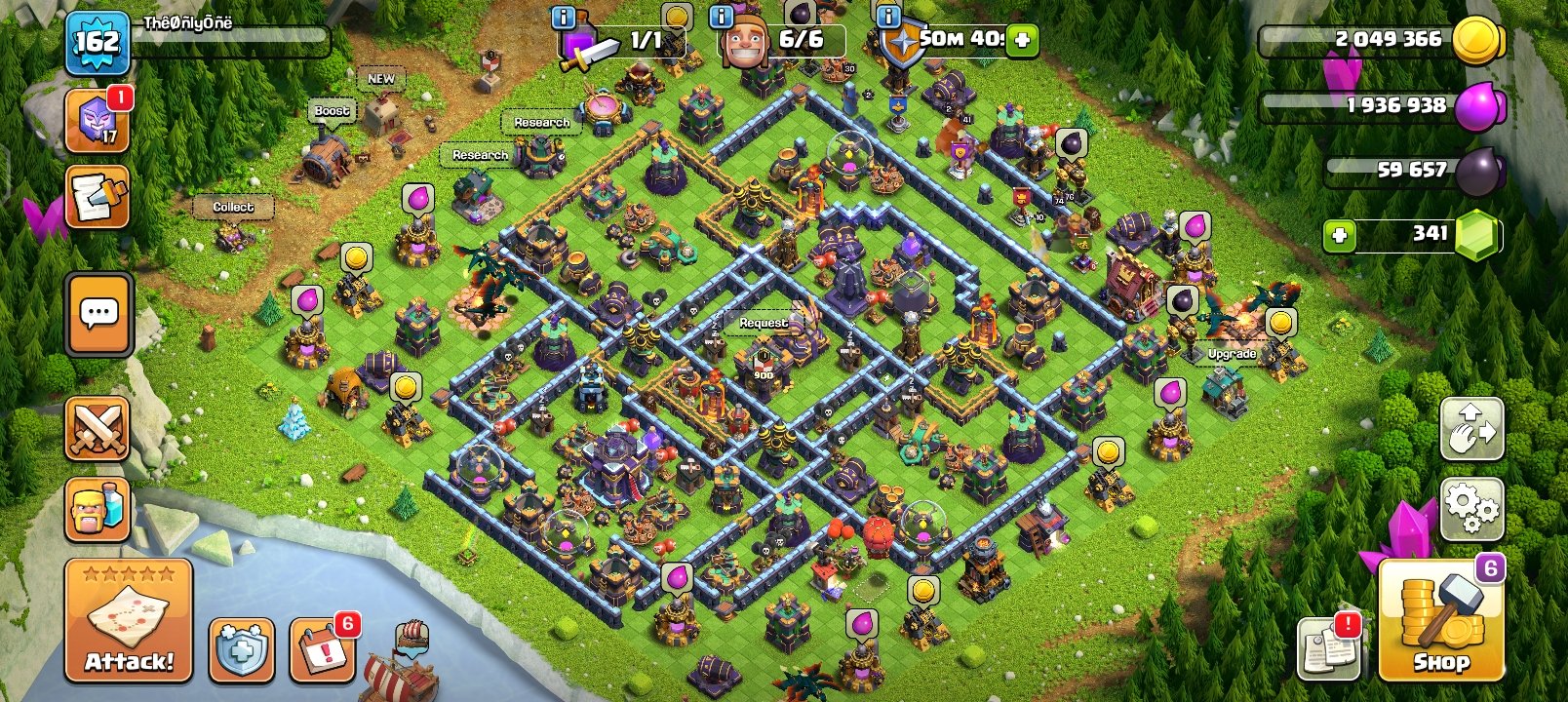Click the builder count info button
Screen dimensions: 1568x702
coord(719,16)
